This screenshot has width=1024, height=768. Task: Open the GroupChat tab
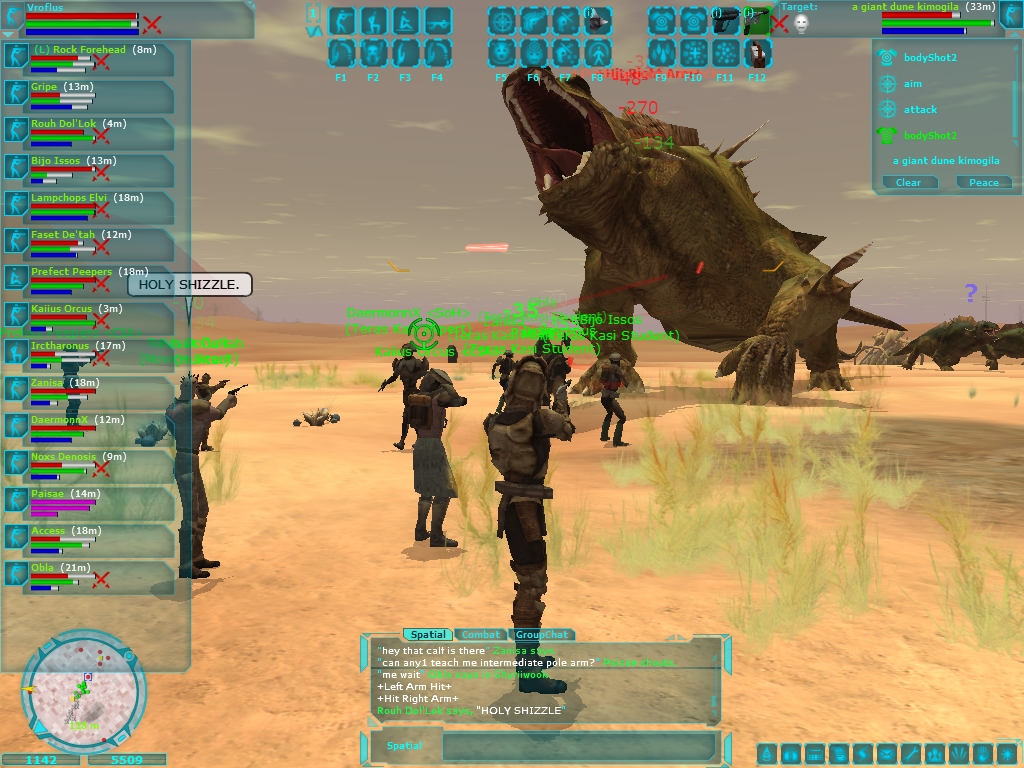[541, 635]
